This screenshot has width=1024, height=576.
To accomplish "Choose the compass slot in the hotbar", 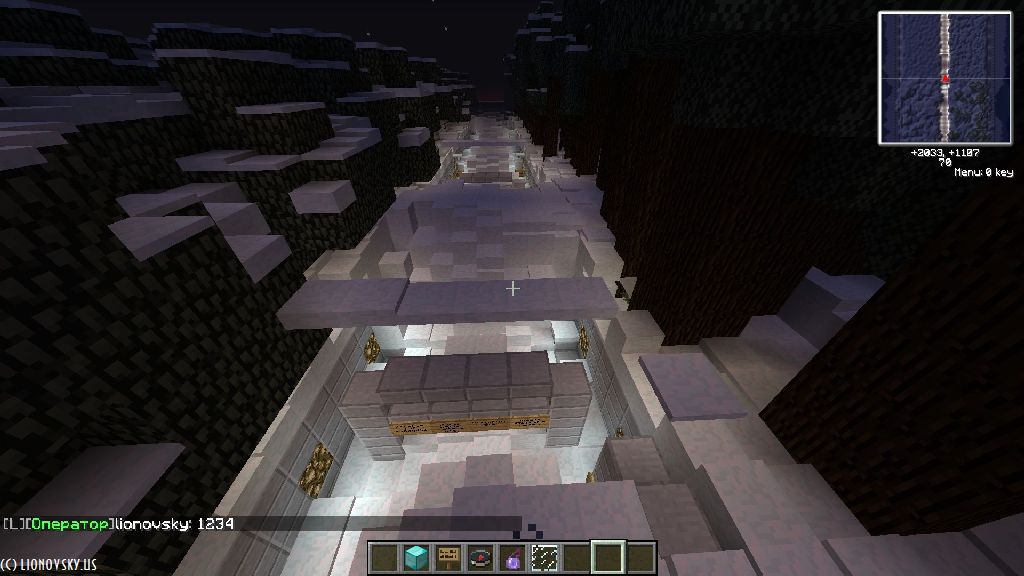I will pyautogui.click(x=480, y=558).
